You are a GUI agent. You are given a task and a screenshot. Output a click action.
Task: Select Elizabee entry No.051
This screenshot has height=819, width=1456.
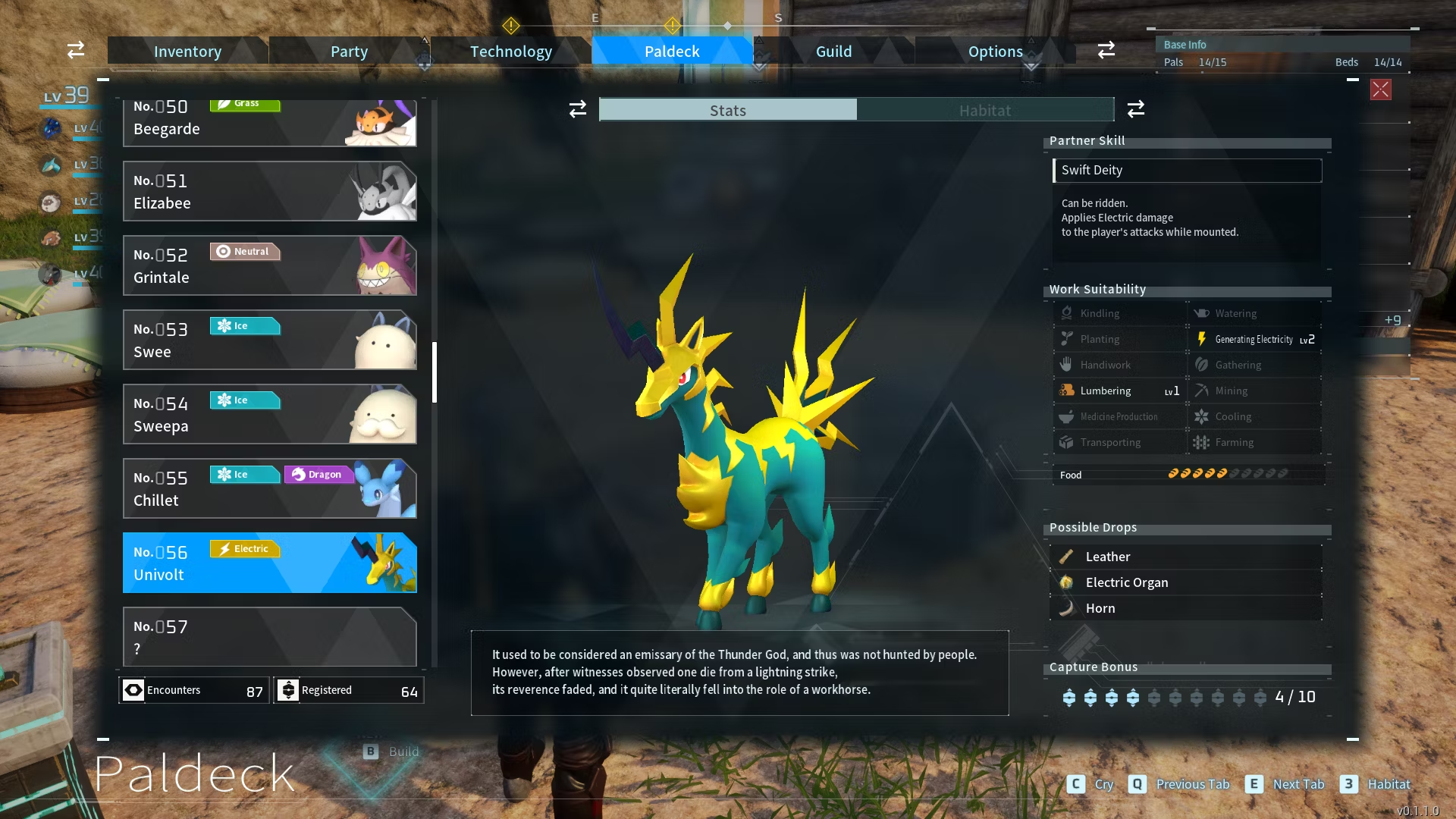[269, 192]
